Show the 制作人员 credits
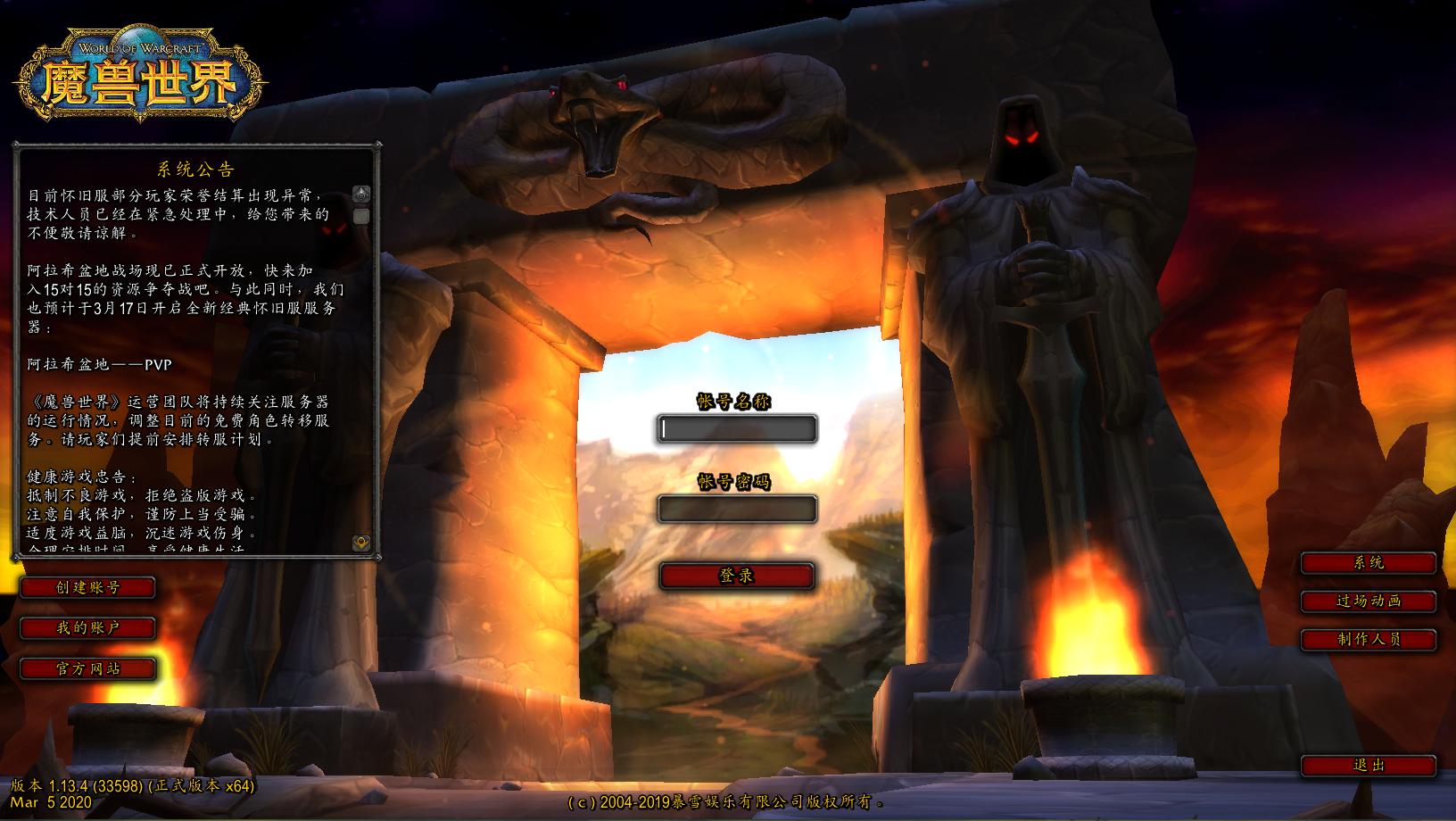The image size is (1456, 821). tap(1369, 639)
